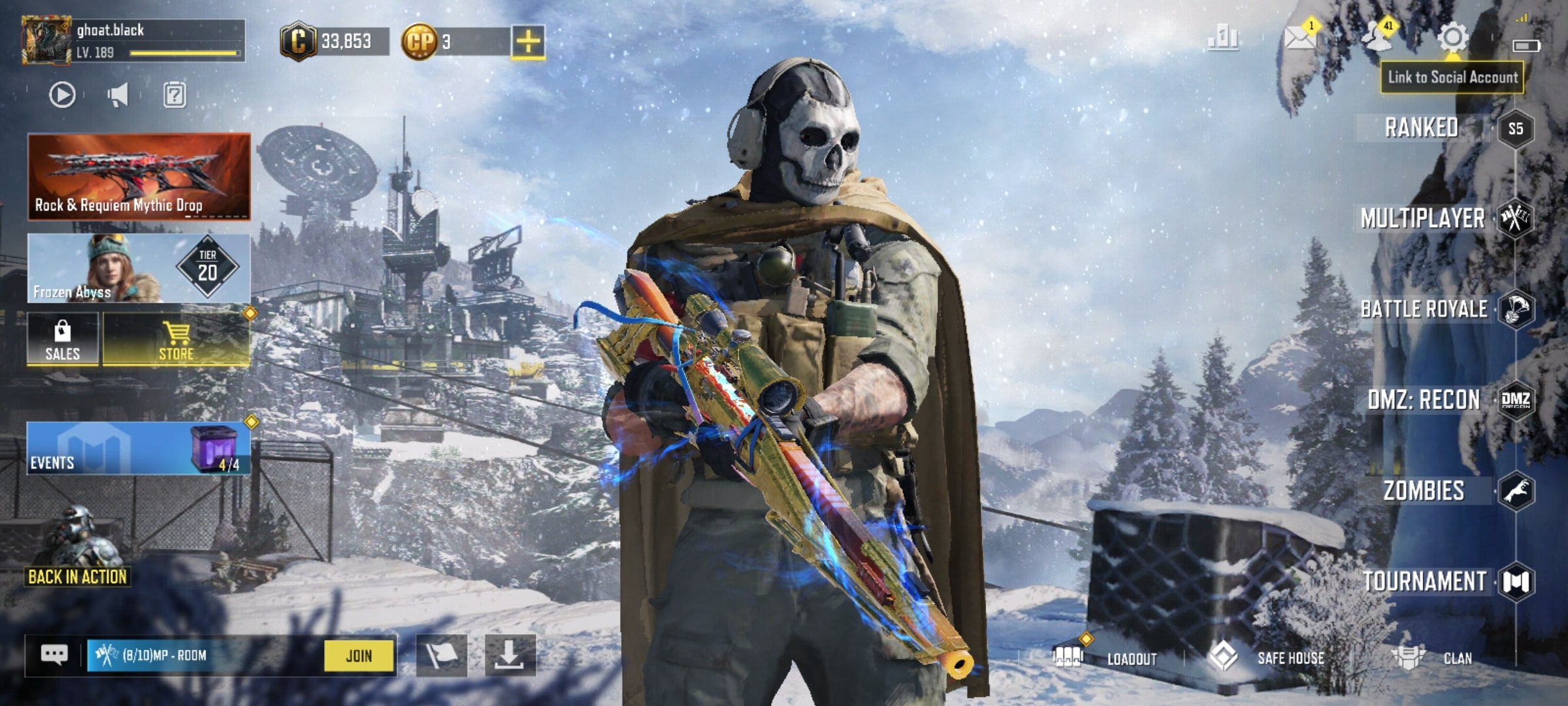The height and width of the screenshot is (706, 1568).
Task: Join the MP room
Action: (359, 656)
